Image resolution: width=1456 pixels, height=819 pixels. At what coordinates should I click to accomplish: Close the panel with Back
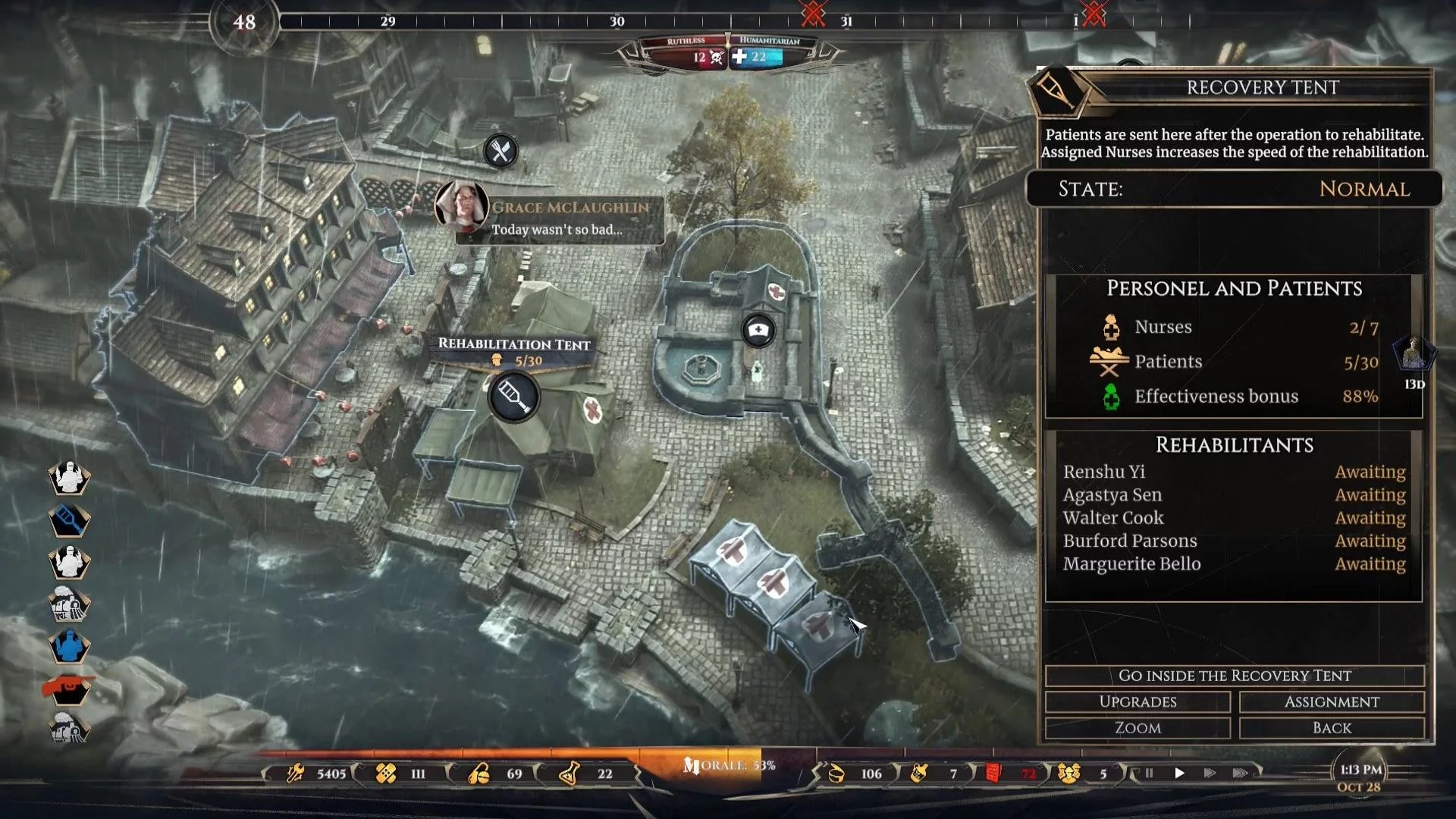click(1332, 728)
